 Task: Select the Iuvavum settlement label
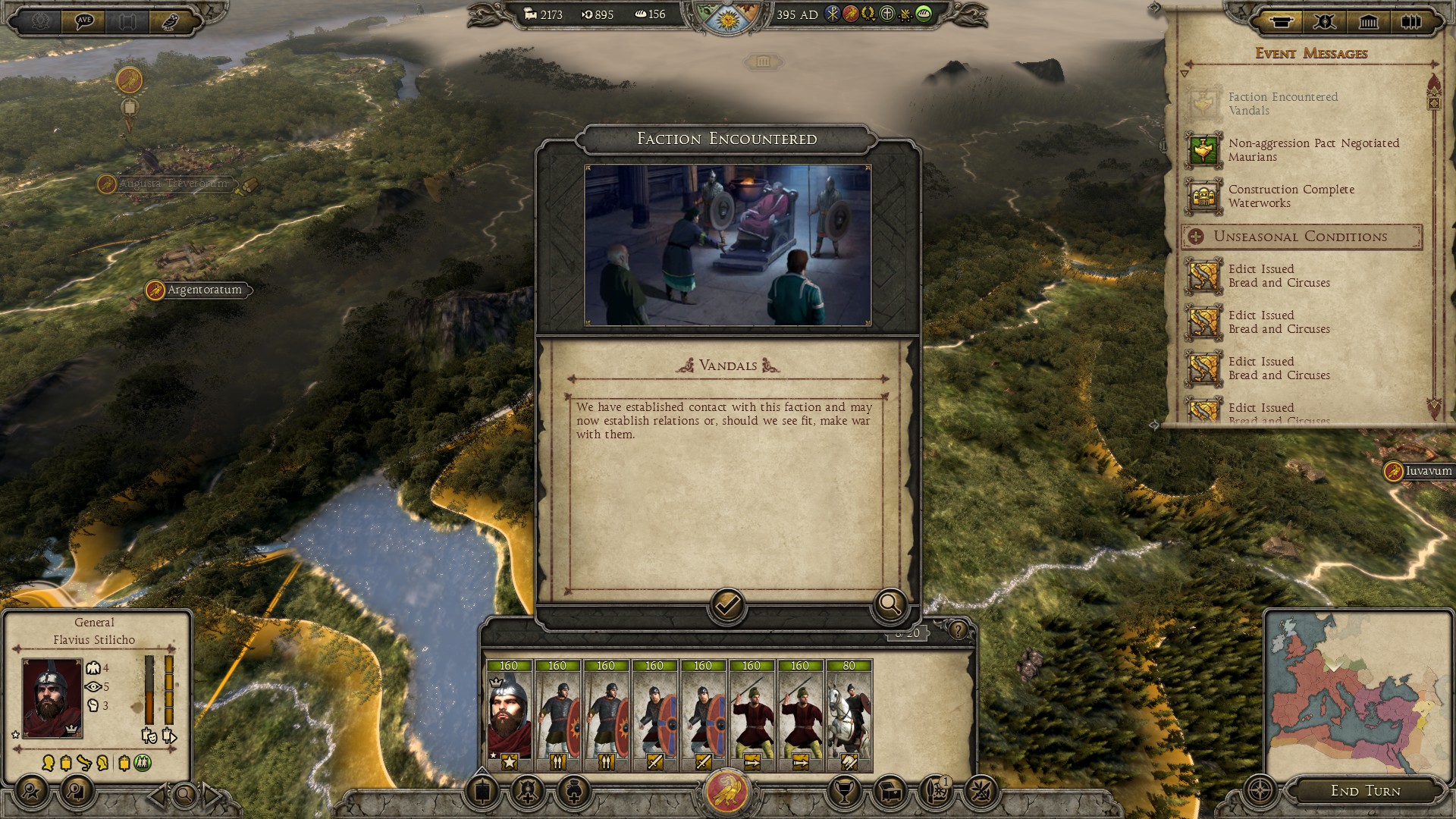[x=1428, y=471]
